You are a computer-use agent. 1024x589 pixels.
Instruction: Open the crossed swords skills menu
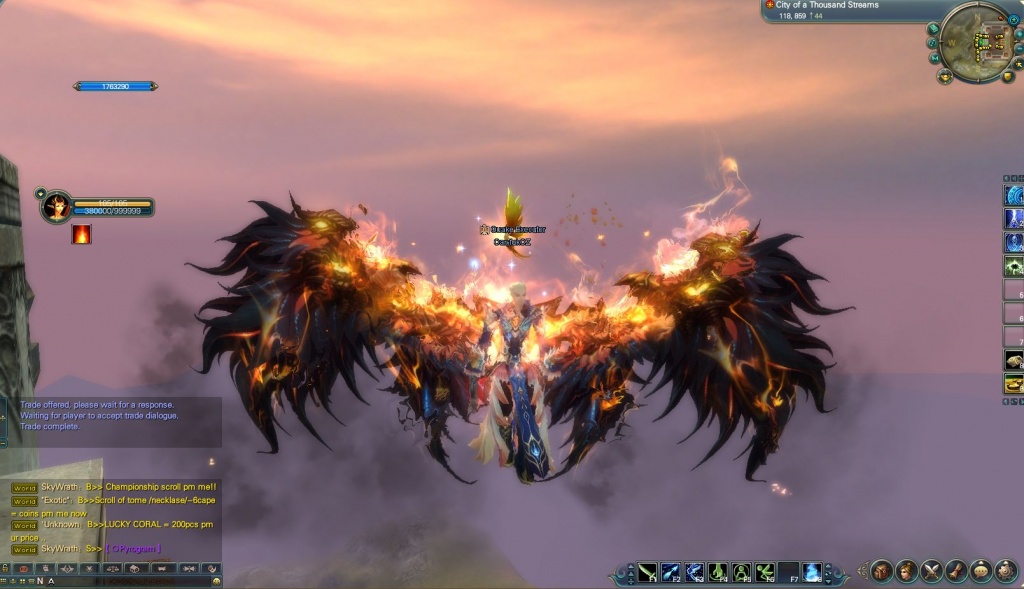click(x=932, y=571)
